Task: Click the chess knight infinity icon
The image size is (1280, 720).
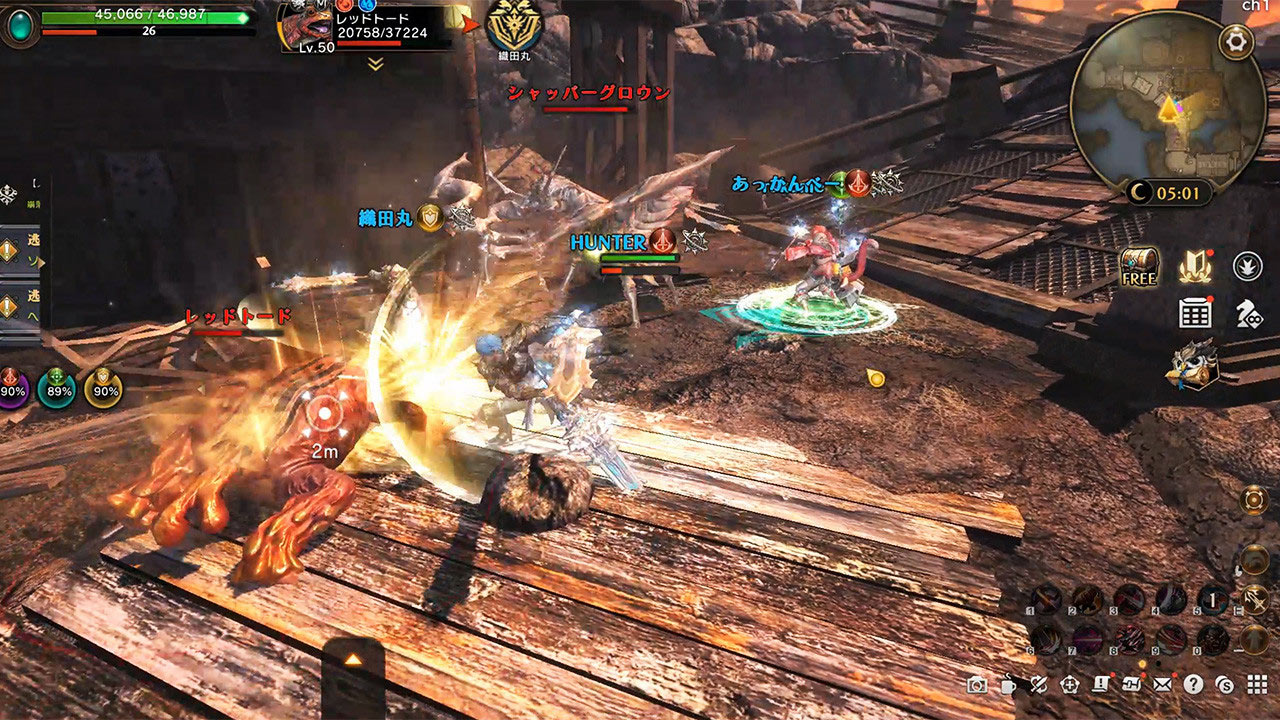Action: (1248, 314)
